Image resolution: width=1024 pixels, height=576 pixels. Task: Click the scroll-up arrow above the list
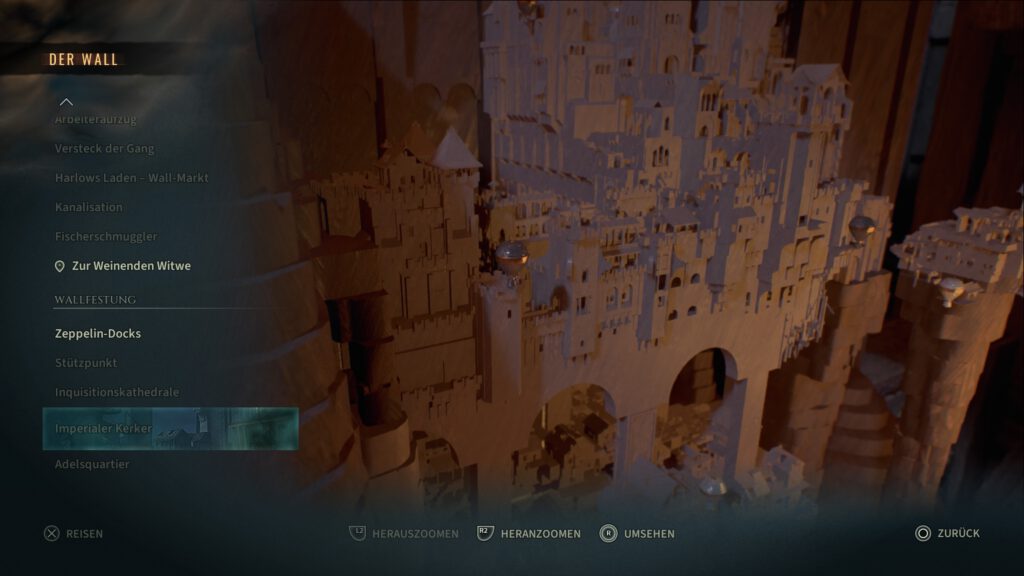pos(66,102)
